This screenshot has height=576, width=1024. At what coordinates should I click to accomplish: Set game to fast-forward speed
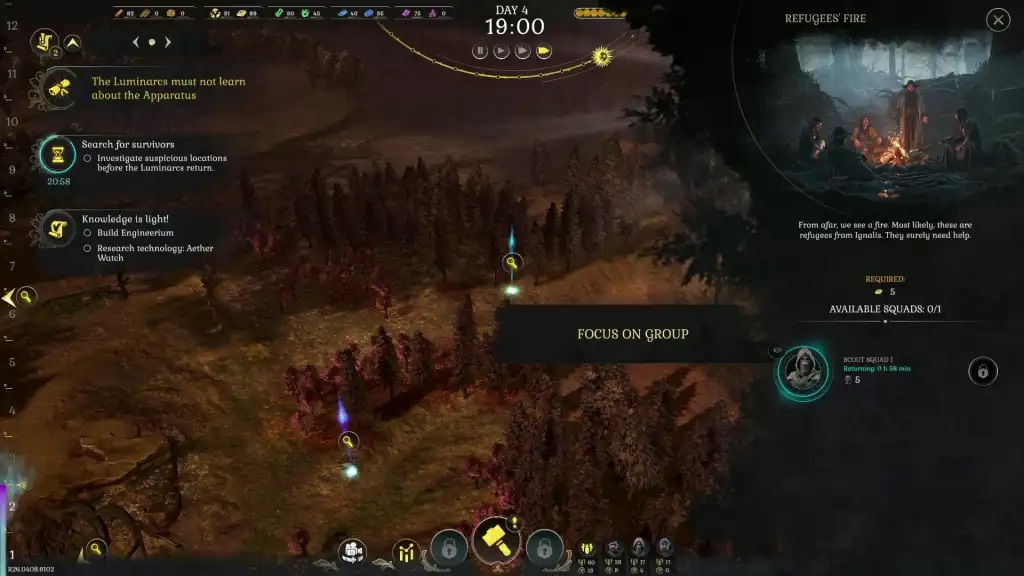tap(522, 51)
